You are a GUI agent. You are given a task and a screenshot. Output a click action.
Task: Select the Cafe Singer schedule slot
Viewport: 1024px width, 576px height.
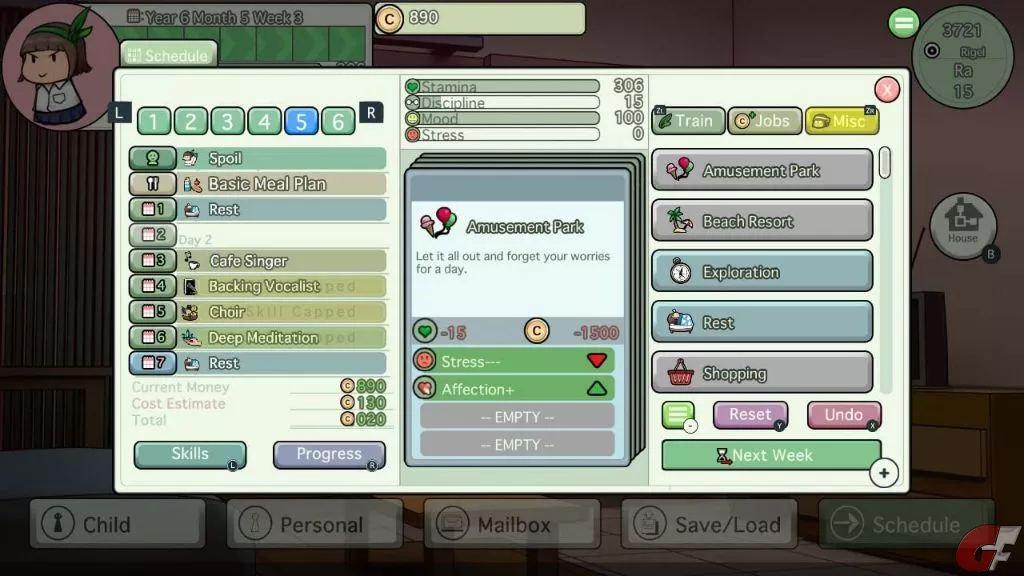coord(282,261)
